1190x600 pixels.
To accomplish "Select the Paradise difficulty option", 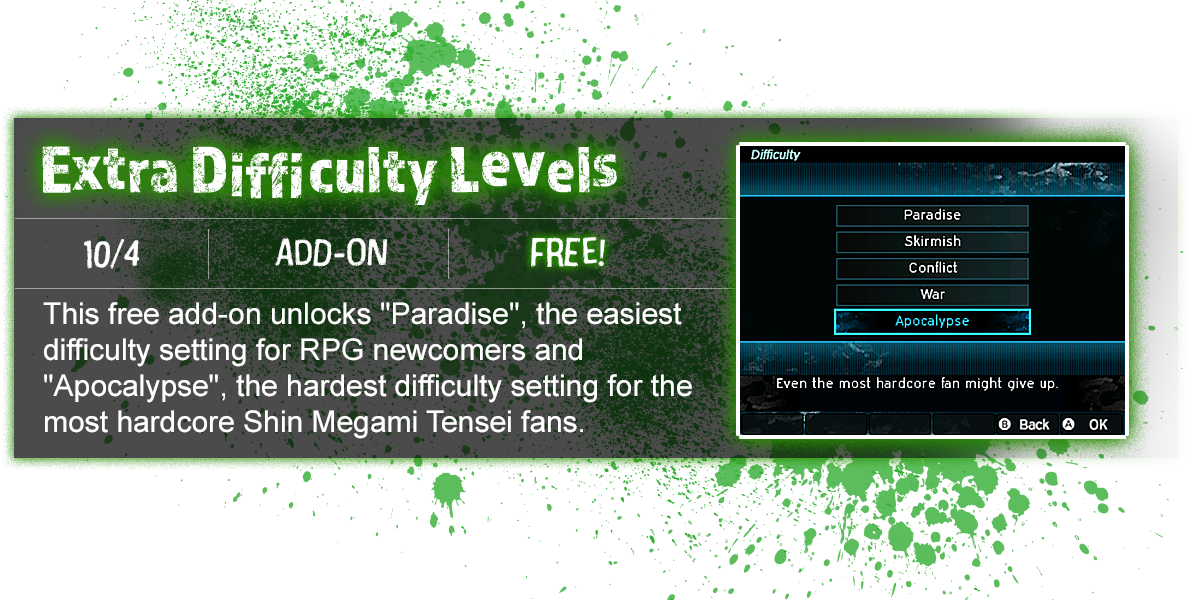I will (932, 215).
